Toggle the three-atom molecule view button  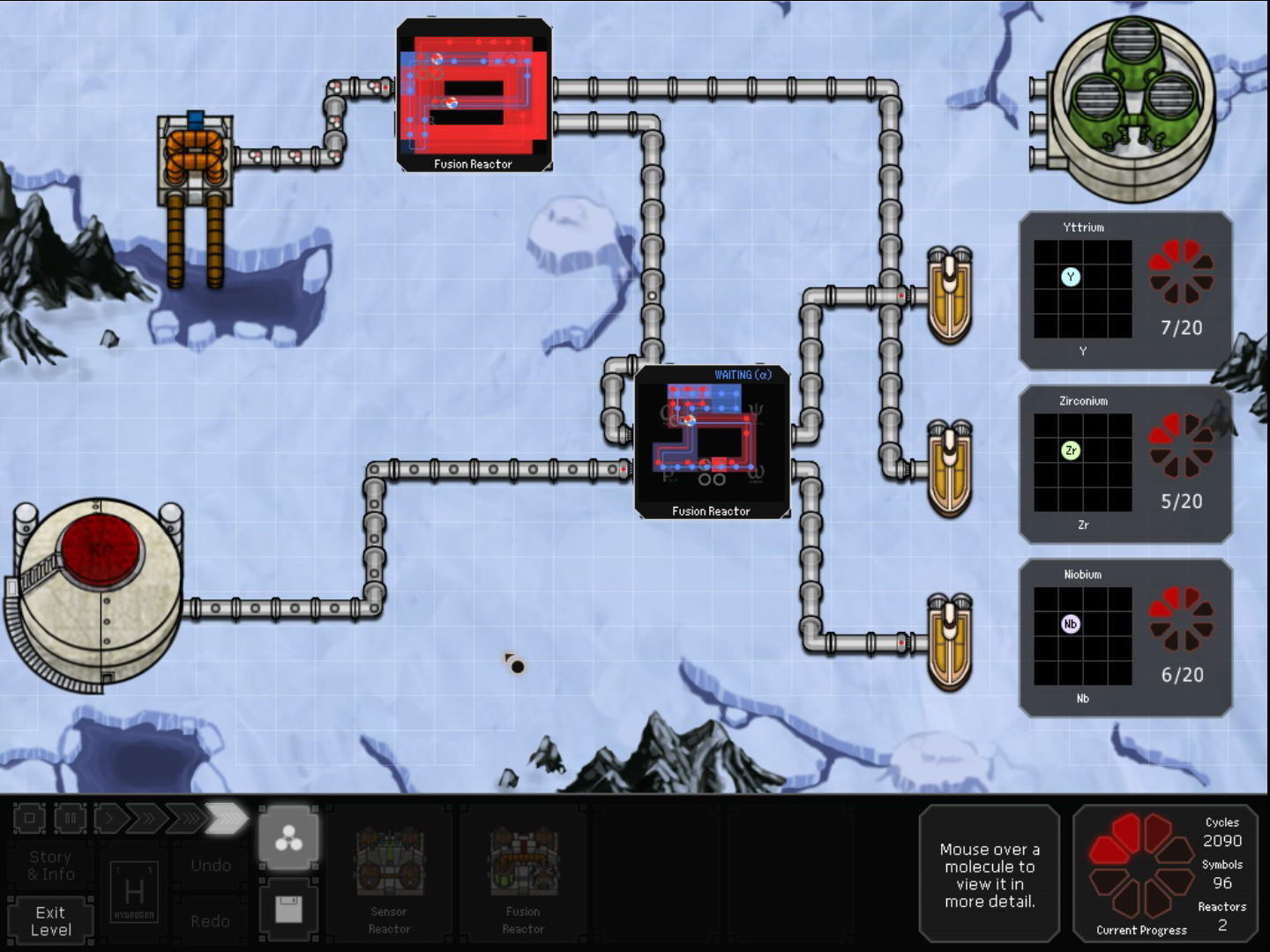[x=289, y=839]
